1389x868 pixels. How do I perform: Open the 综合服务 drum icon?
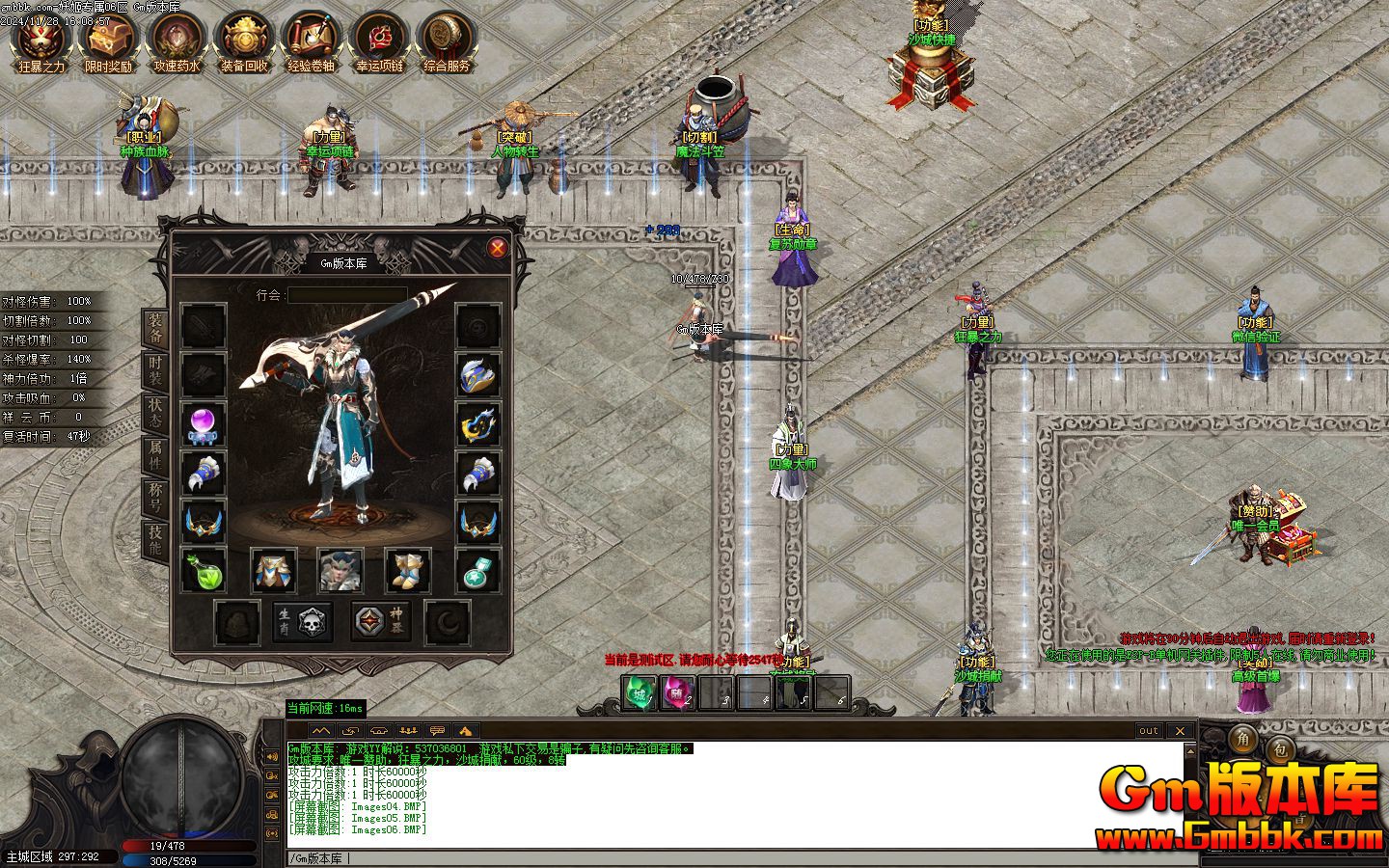[447, 42]
